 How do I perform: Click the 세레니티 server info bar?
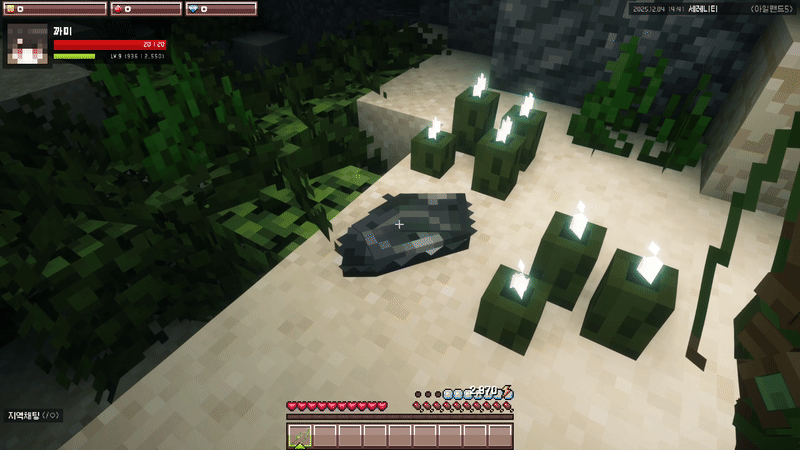pyautogui.click(x=712, y=9)
